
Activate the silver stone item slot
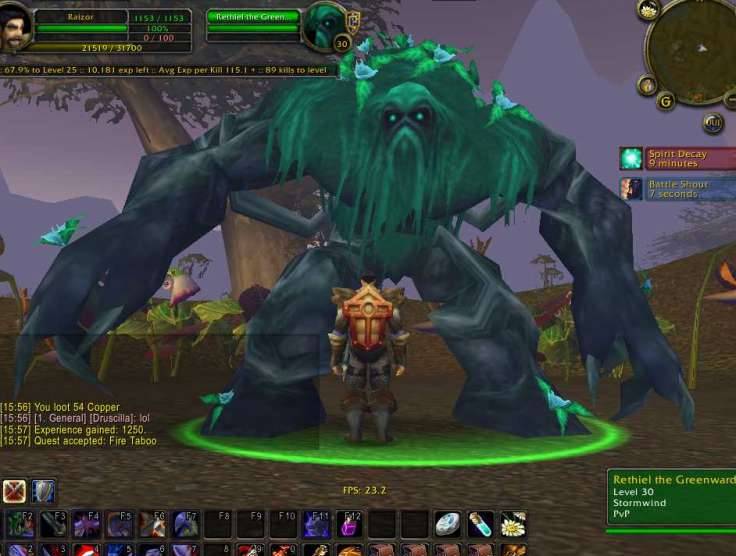(447, 523)
